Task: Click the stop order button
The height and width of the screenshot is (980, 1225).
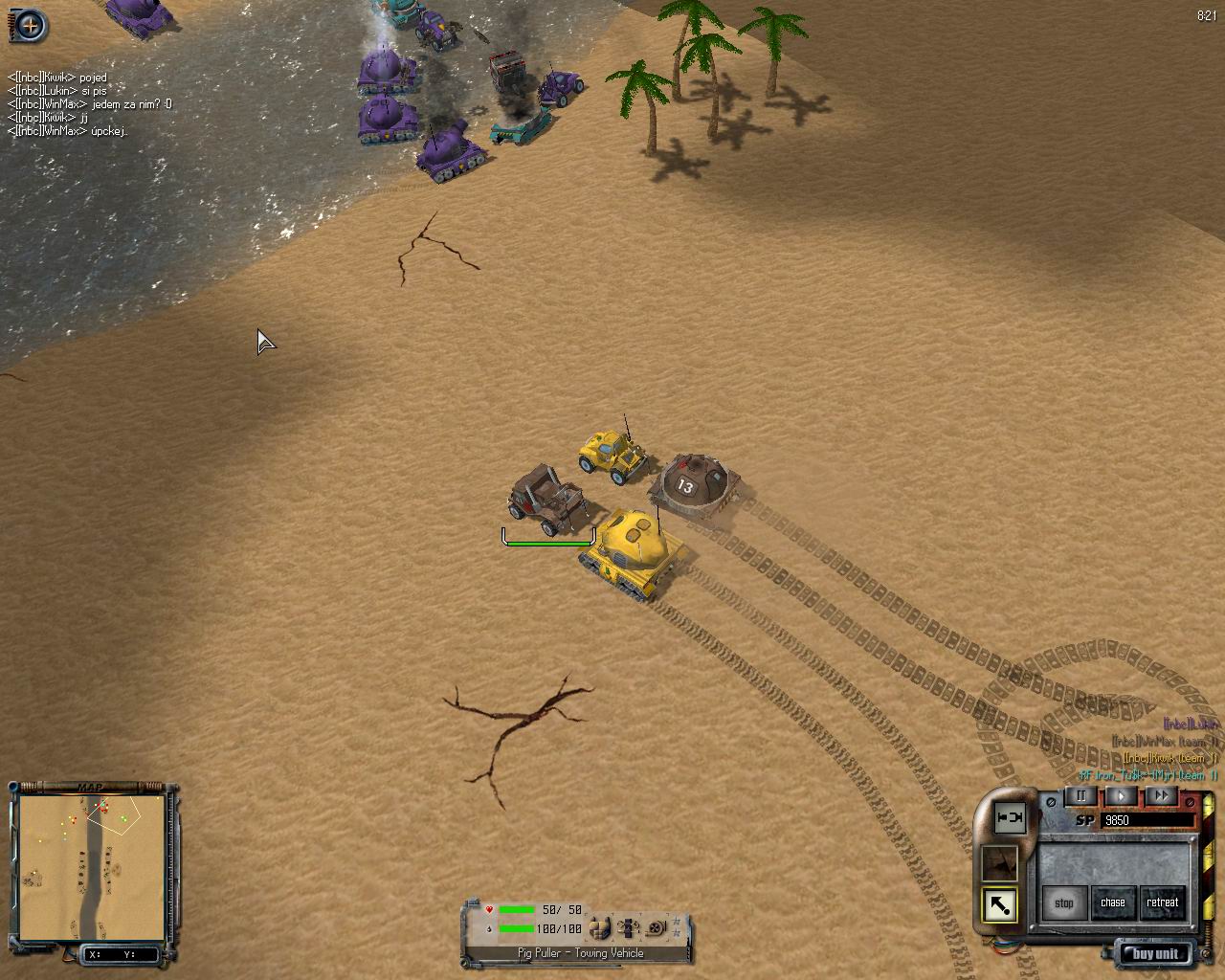Action: click(1063, 902)
